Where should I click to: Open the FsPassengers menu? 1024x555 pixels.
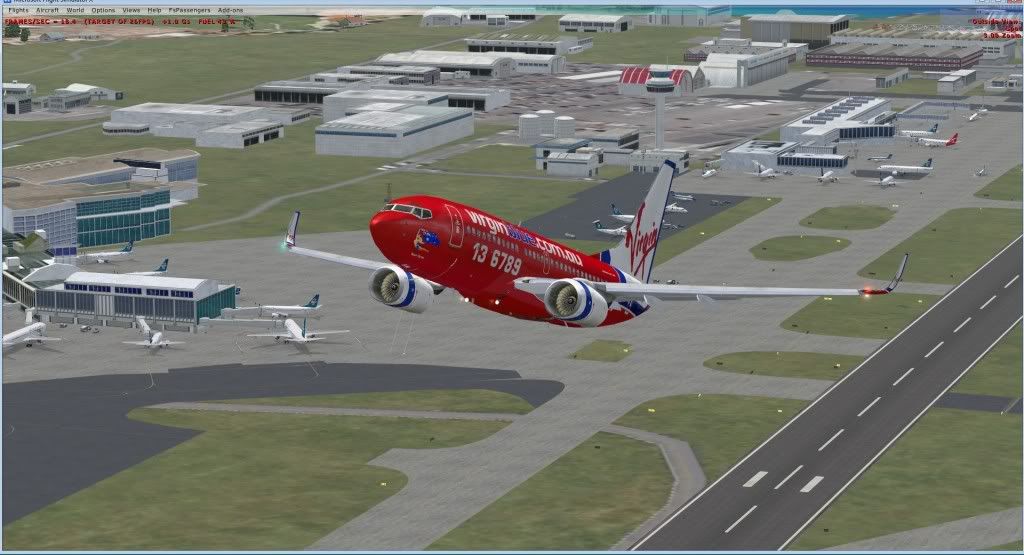click(188, 10)
